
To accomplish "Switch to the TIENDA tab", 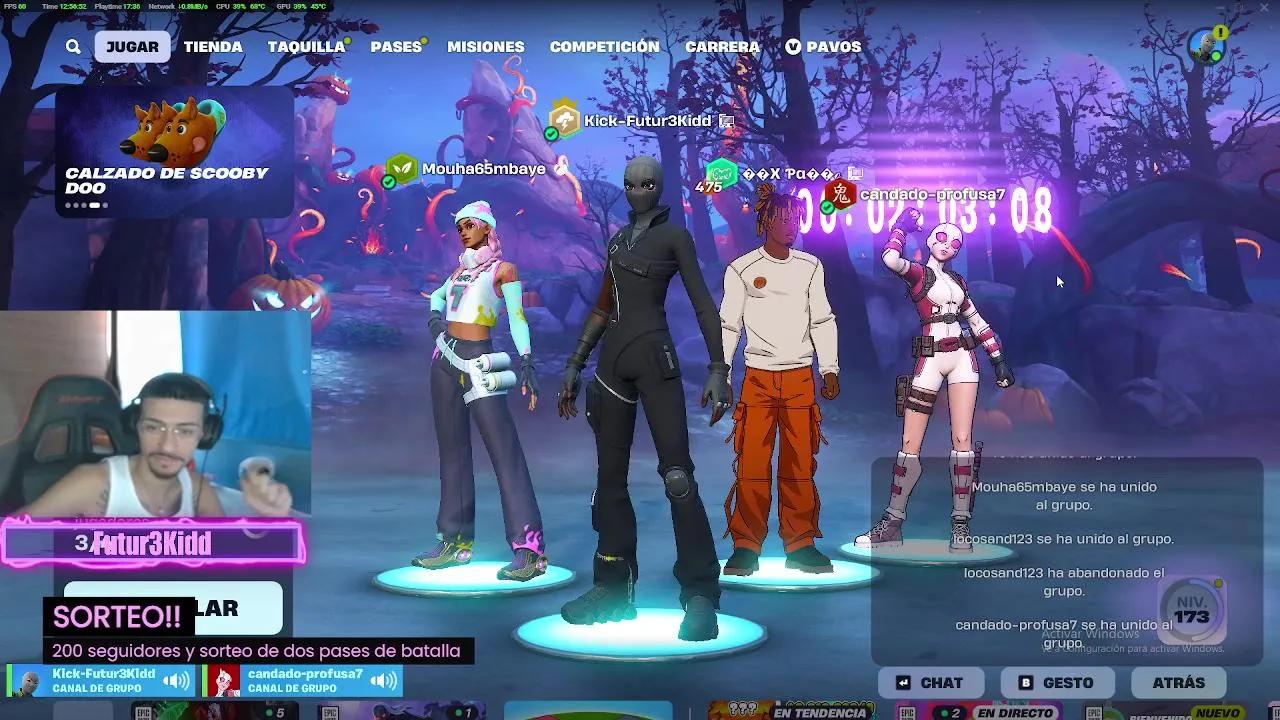I will click(212, 46).
